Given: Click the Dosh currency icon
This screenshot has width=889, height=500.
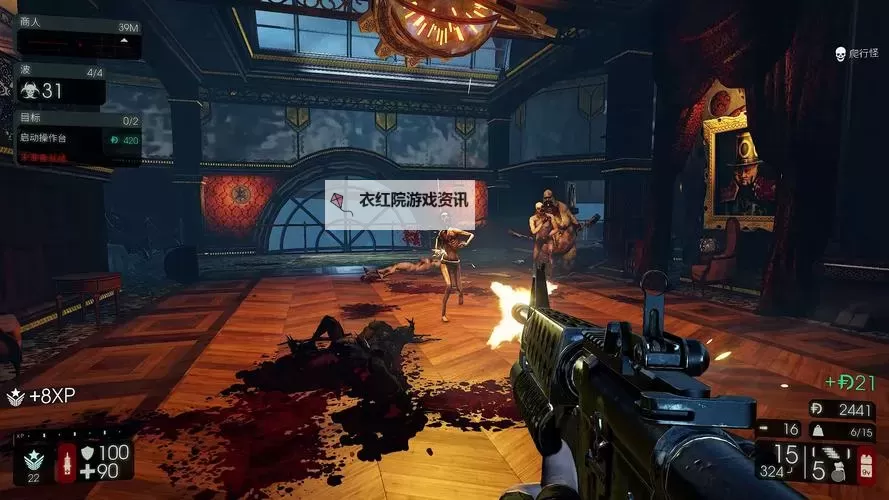Looking at the screenshot, I should pos(816,409).
